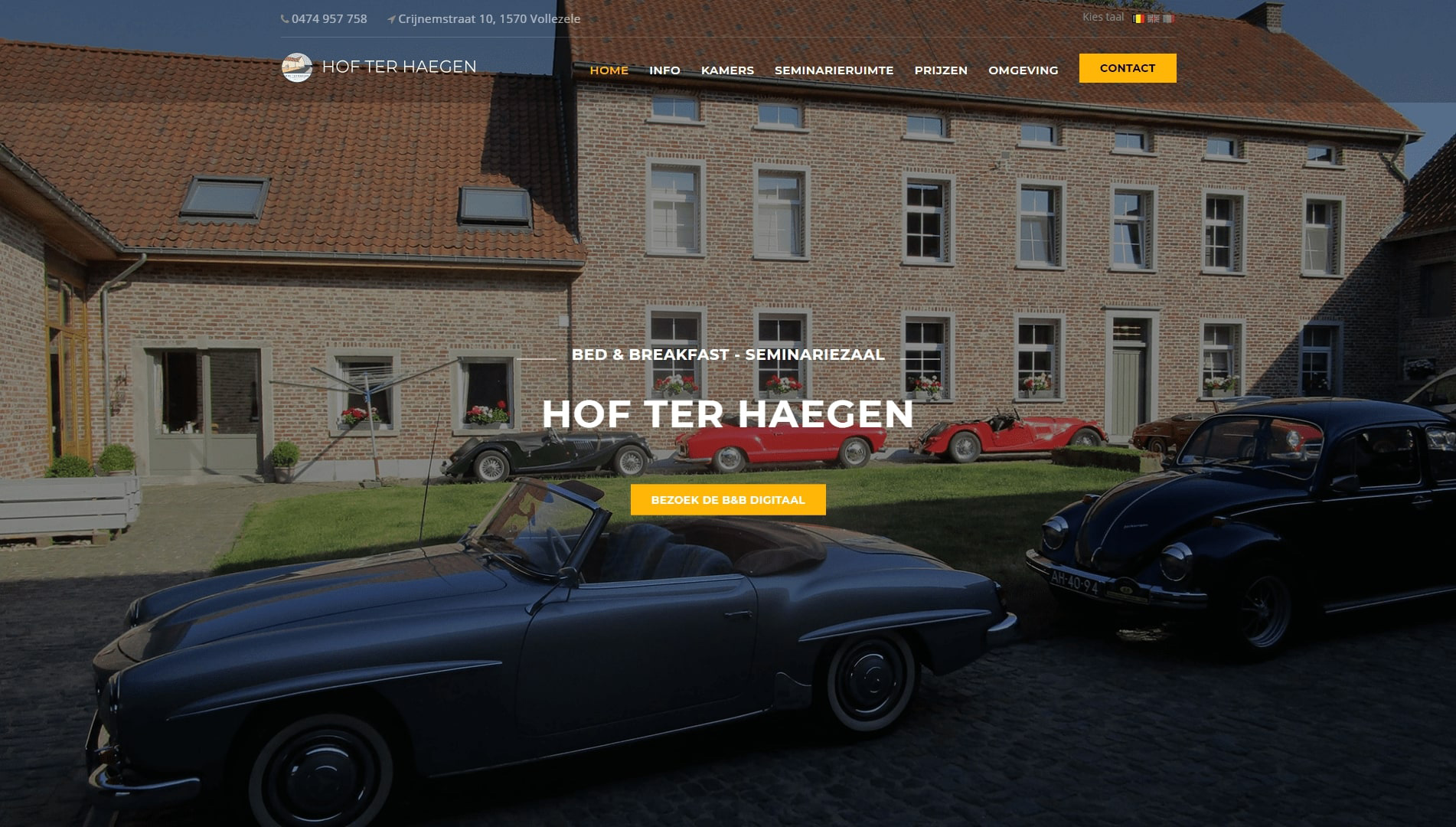Open the Omgeving menu entry
The width and height of the screenshot is (1456, 827).
pos(1023,70)
